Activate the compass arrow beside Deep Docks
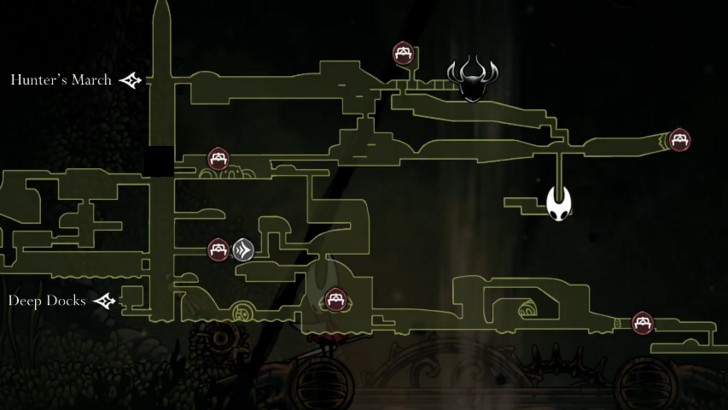The image size is (728, 410). (105, 300)
